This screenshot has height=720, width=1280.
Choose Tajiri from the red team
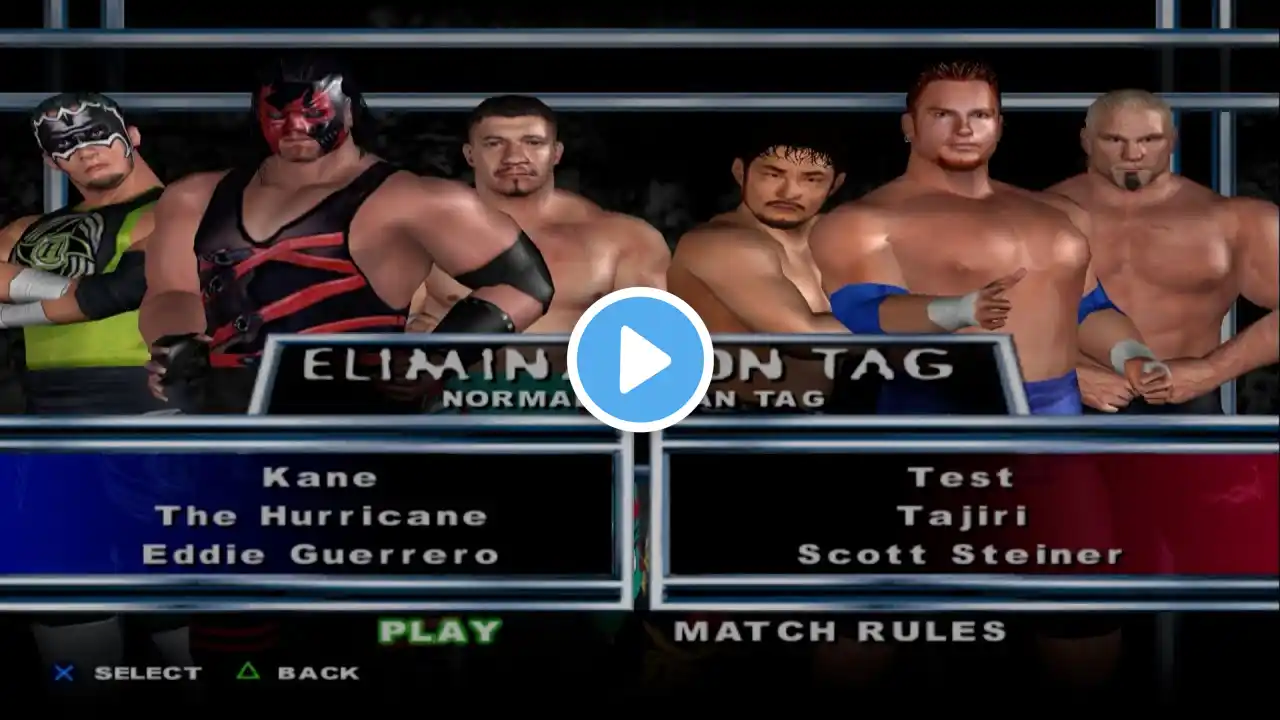point(960,516)
